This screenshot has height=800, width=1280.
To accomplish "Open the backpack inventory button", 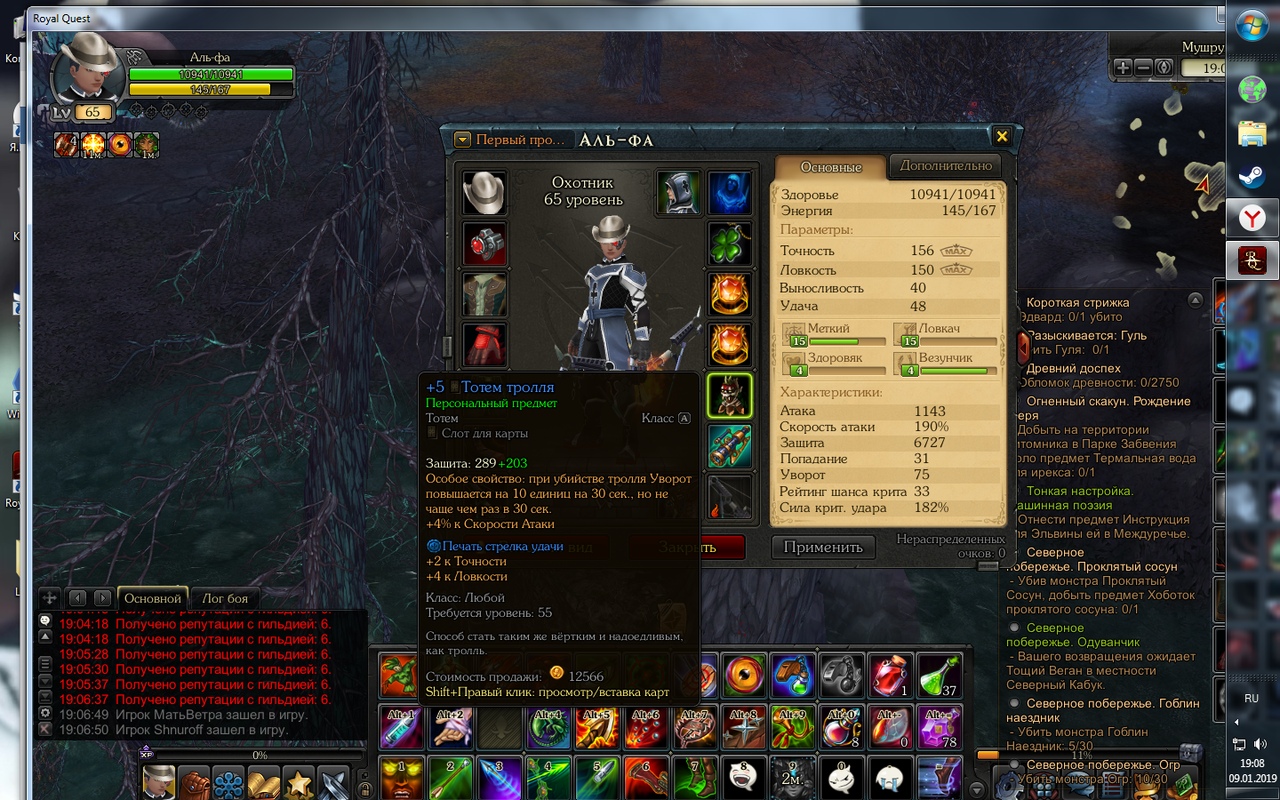I will (194, 781).
